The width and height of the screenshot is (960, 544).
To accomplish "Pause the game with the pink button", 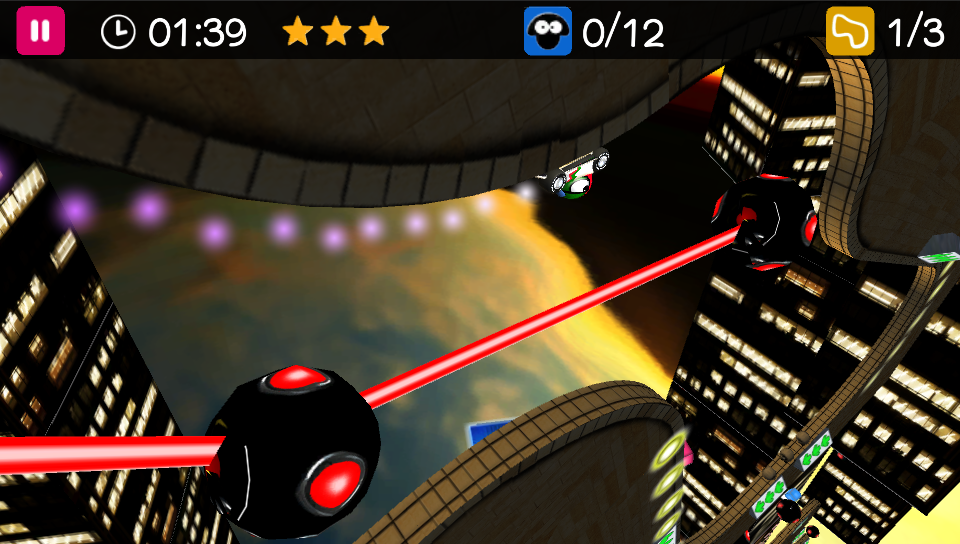I will coord(40,31).
